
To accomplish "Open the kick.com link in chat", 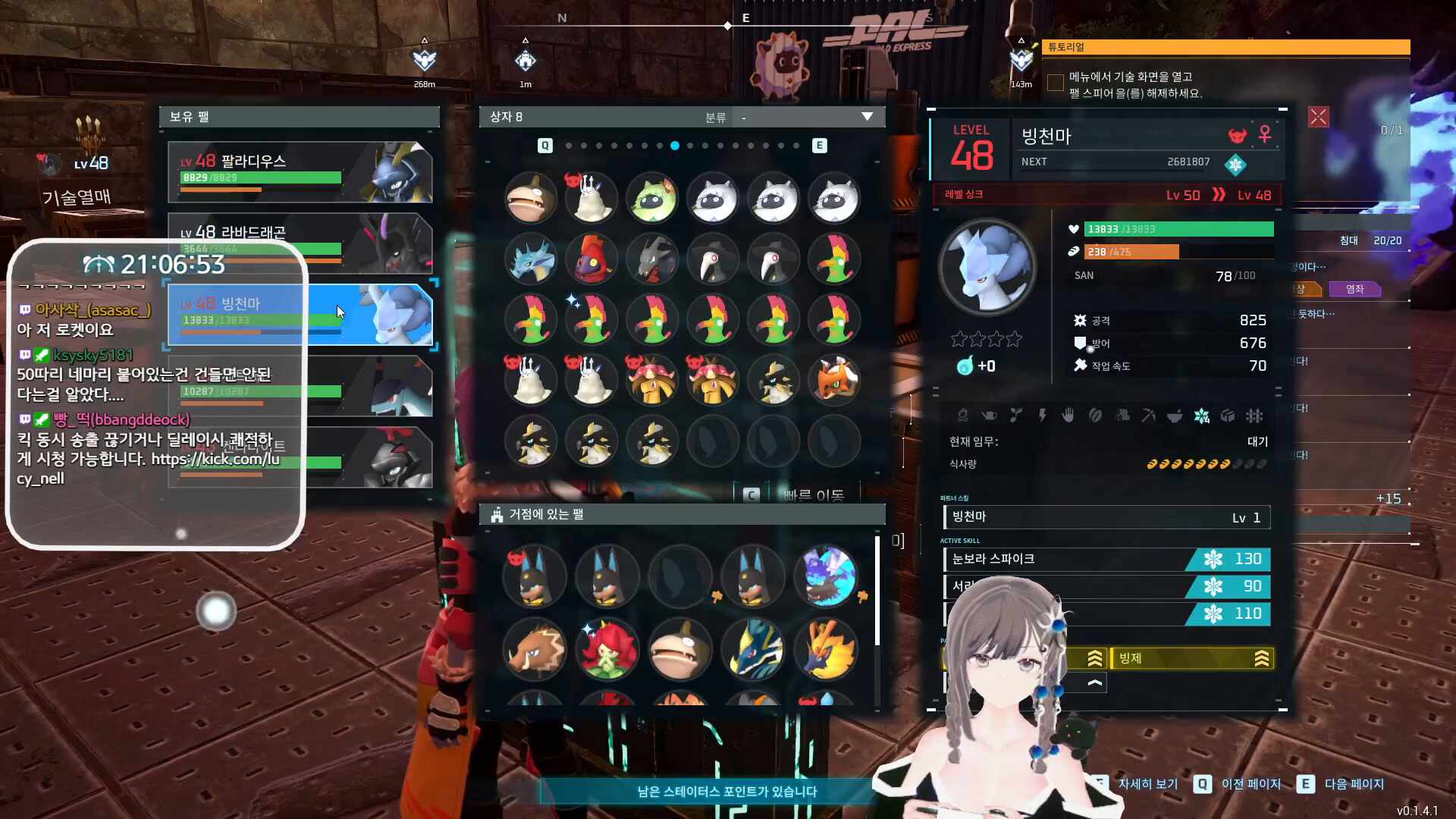I will point(215,460).
